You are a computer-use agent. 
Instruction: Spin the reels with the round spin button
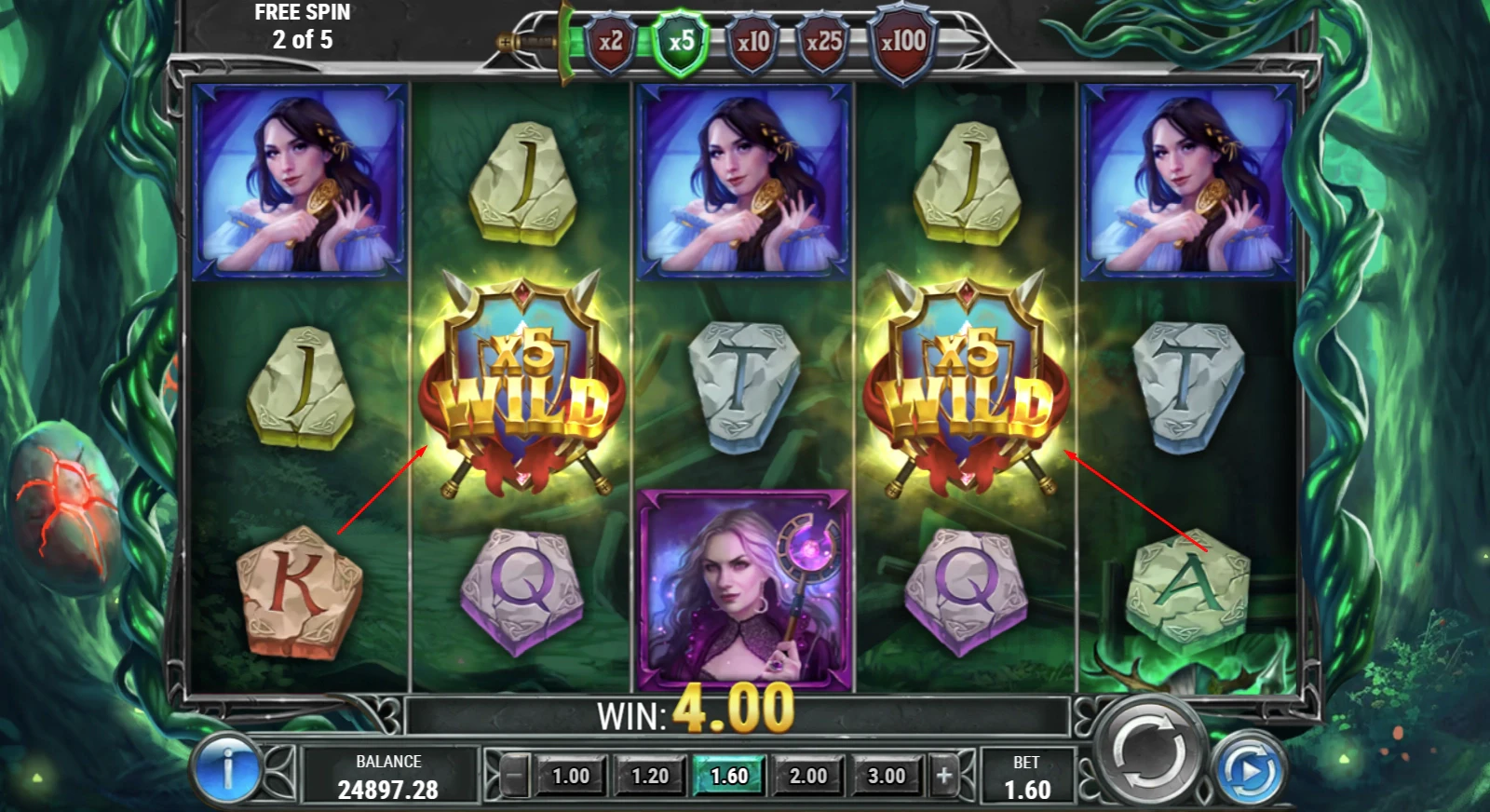(1149, 748)
